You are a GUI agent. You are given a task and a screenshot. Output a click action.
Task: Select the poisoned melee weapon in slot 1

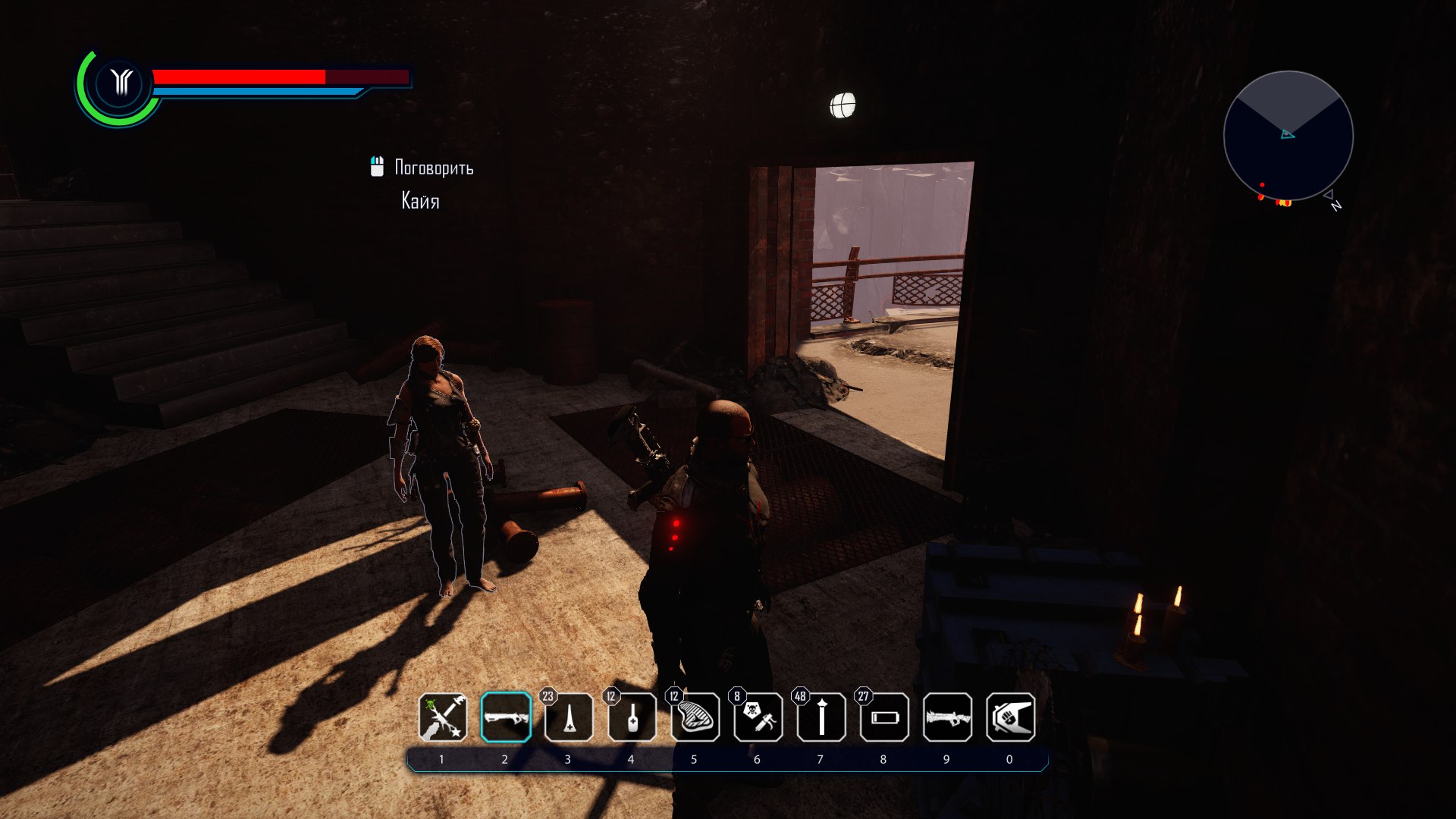coord(443,717)
